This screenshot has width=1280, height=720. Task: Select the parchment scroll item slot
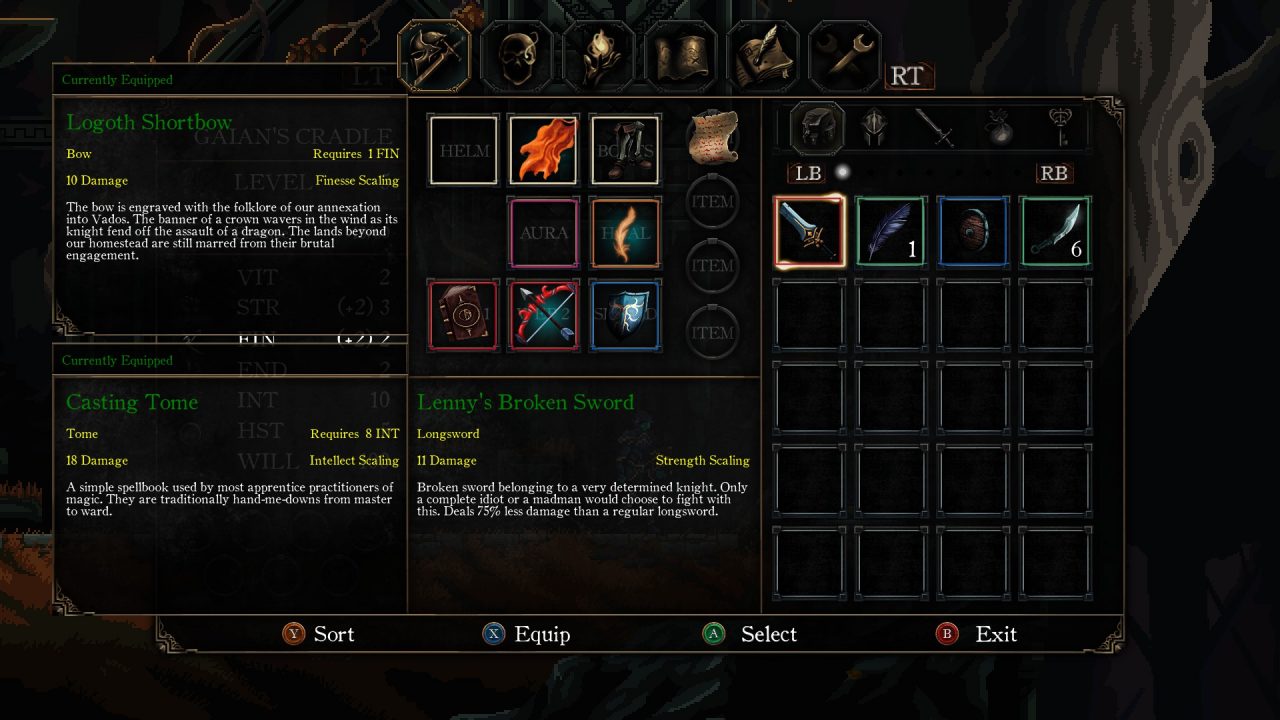[x=713, y=136]
